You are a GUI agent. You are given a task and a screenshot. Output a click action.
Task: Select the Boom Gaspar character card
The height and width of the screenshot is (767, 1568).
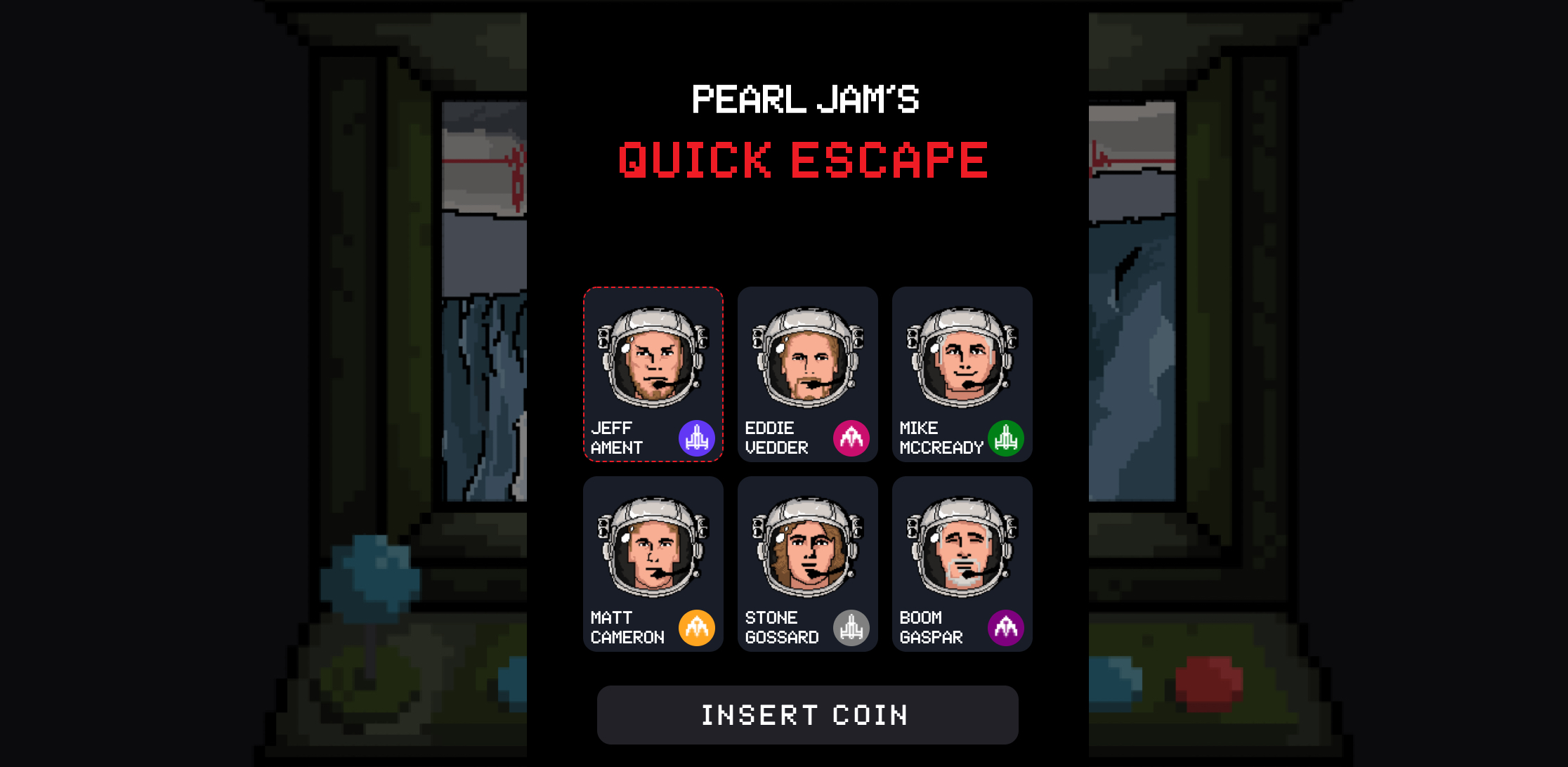click(962, 564)
